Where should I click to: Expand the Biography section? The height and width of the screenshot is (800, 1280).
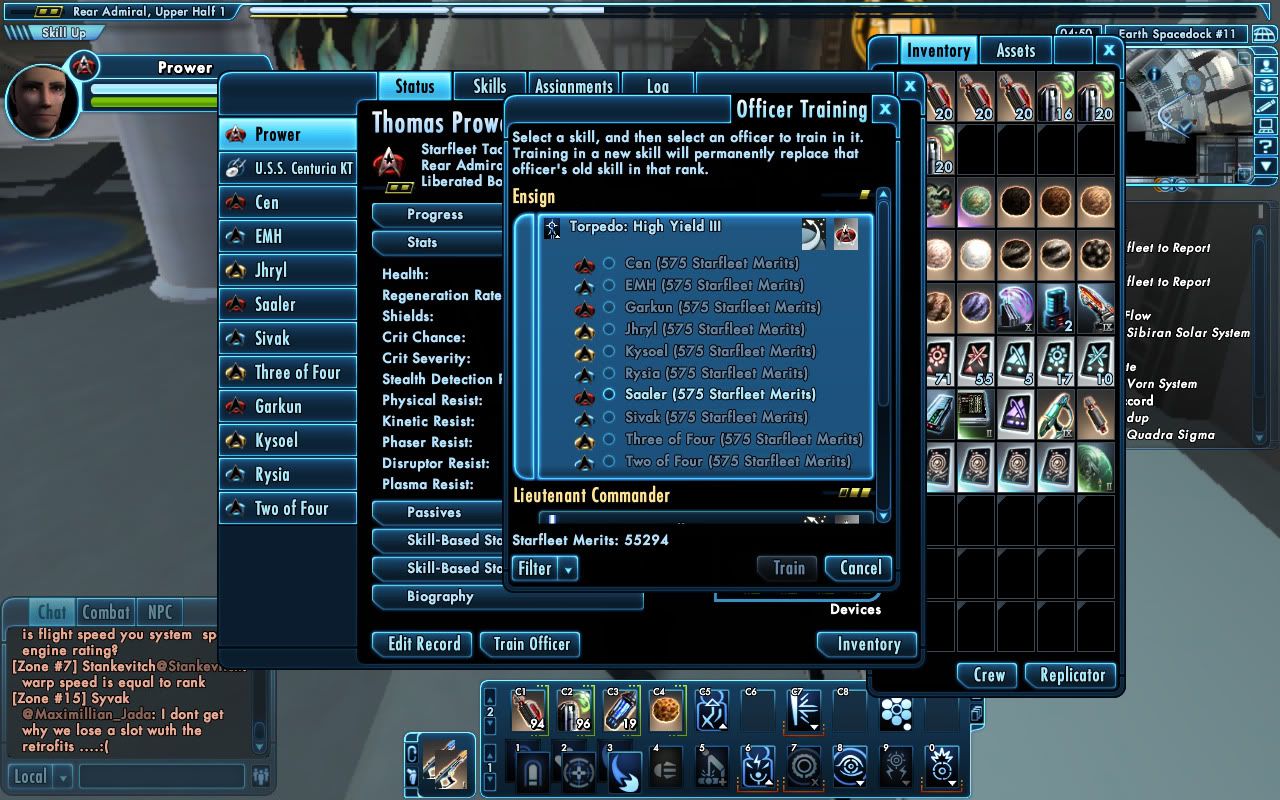(x=440, y=596)
